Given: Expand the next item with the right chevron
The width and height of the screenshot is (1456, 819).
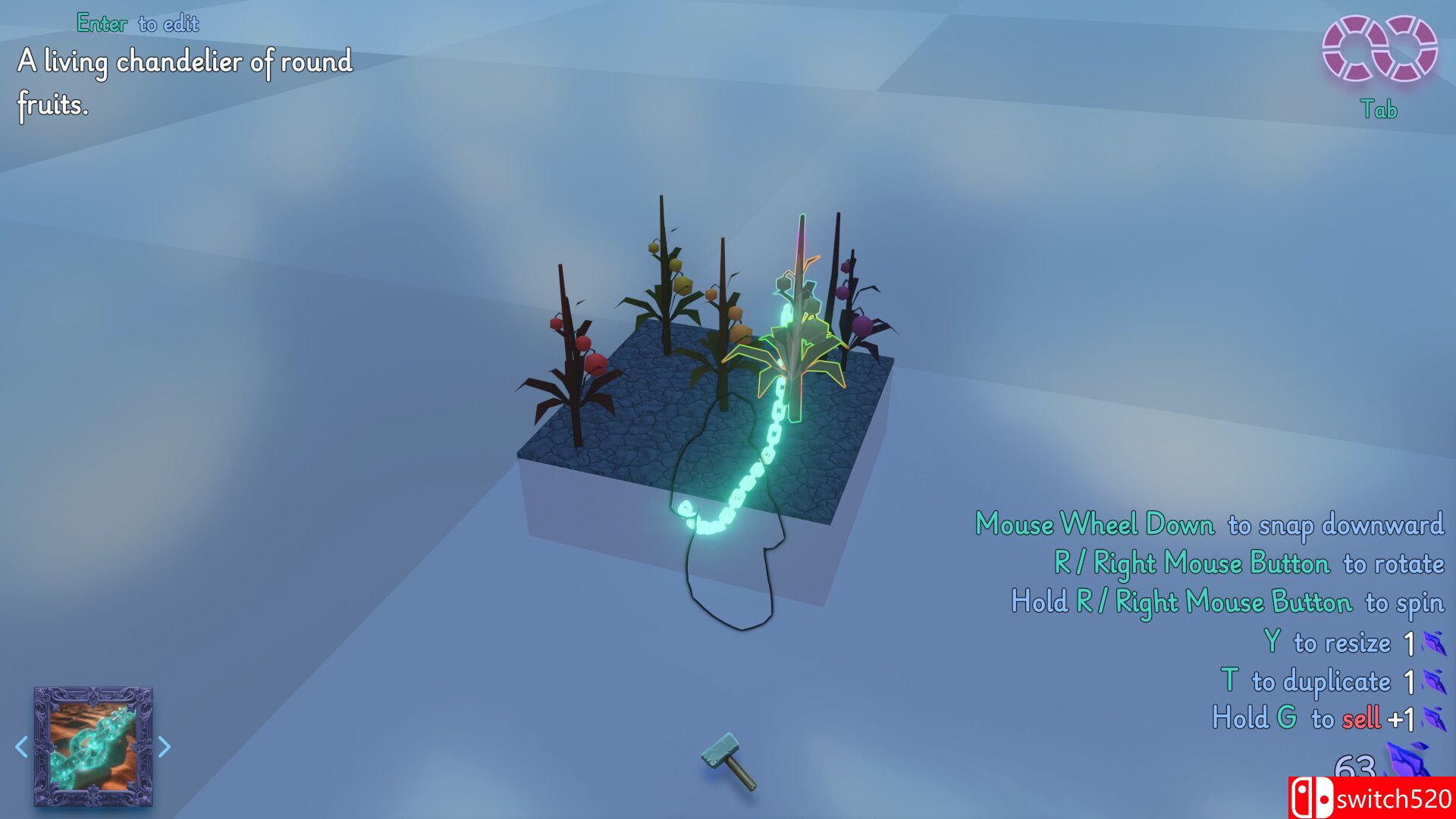Looking at the screenshot, I should pyautogui.click(x=165, y=748).
